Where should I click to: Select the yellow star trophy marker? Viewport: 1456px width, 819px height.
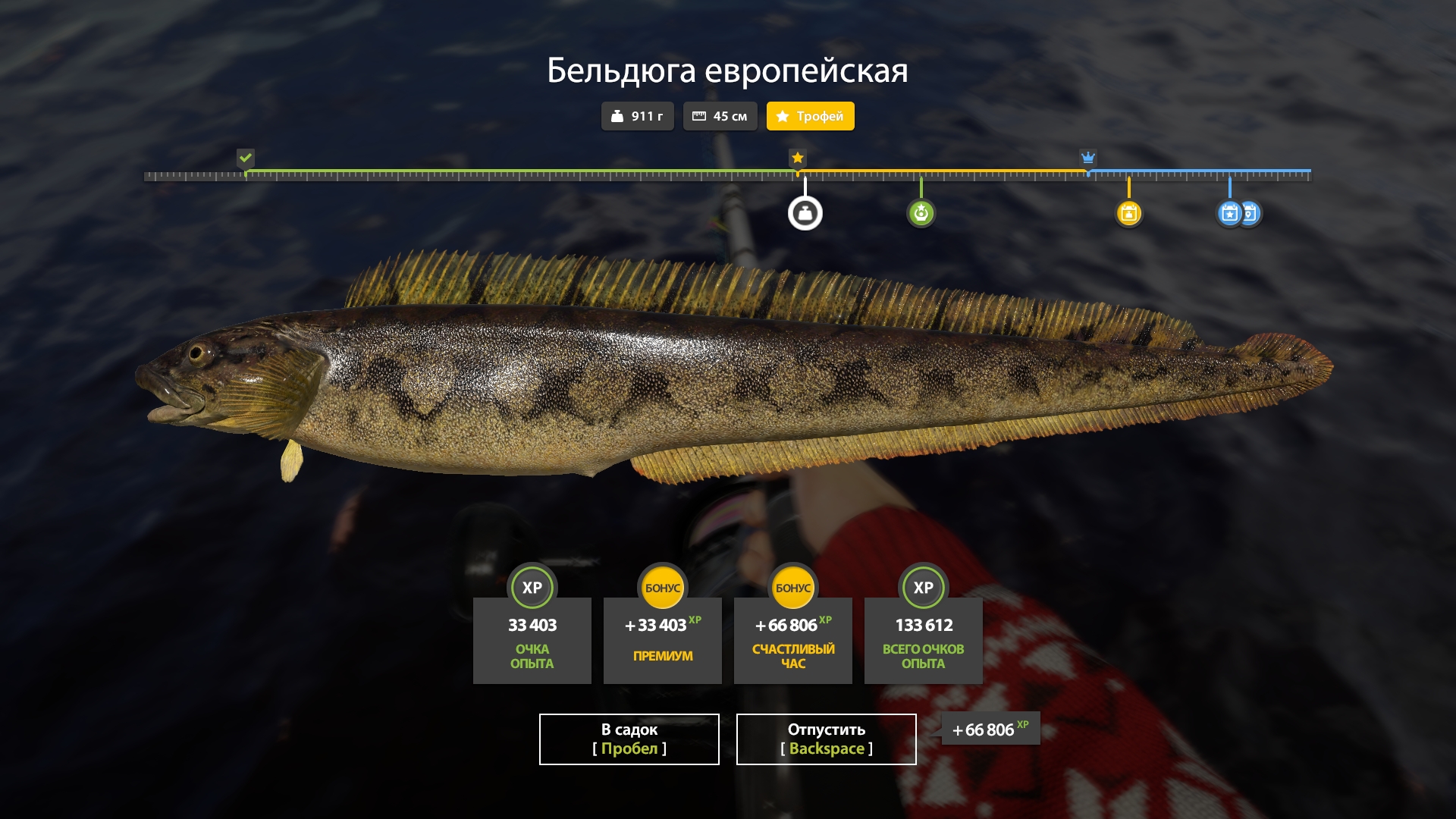point(797,158)
